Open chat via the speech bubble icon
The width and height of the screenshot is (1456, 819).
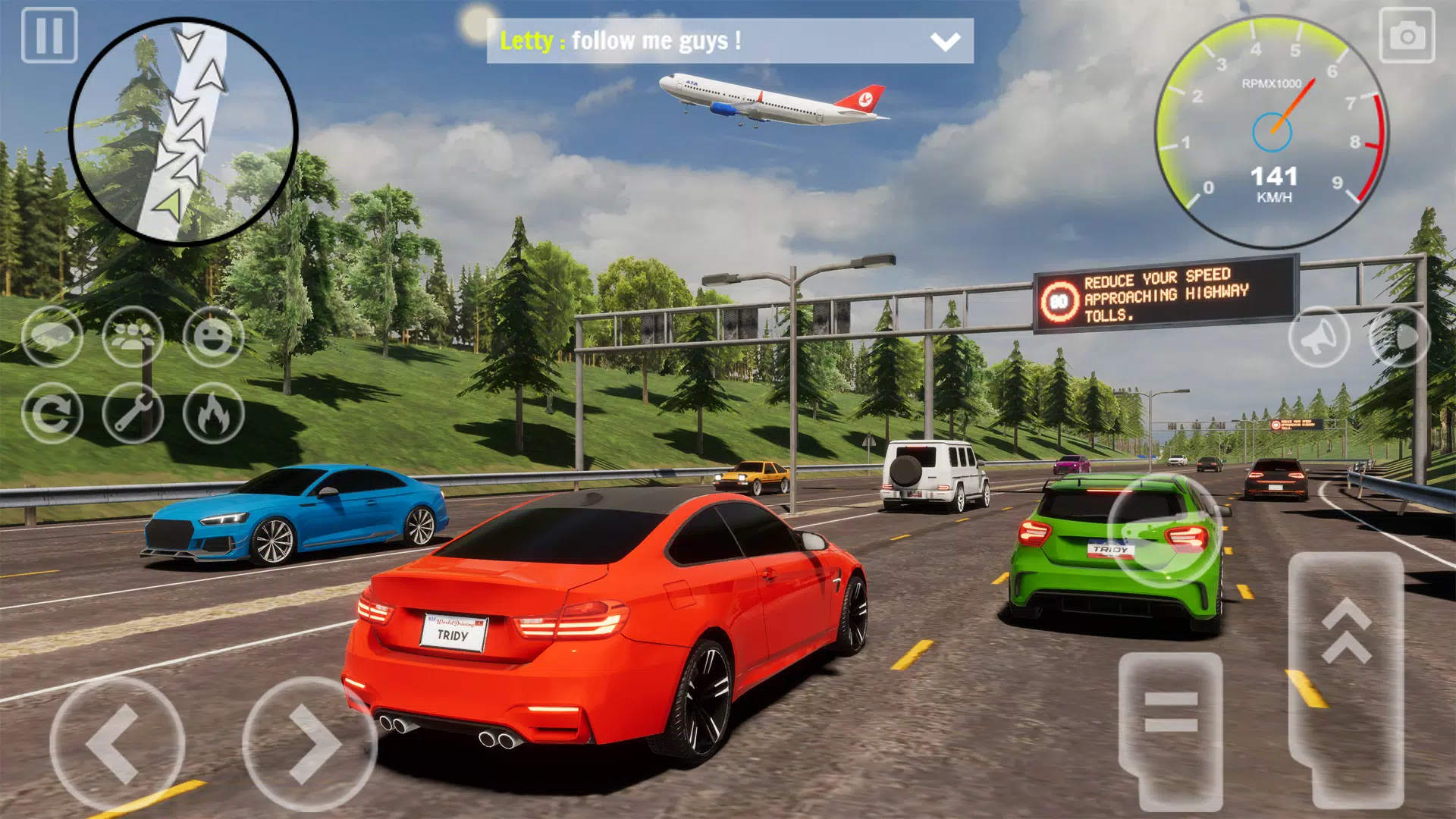tap(52, 337)
